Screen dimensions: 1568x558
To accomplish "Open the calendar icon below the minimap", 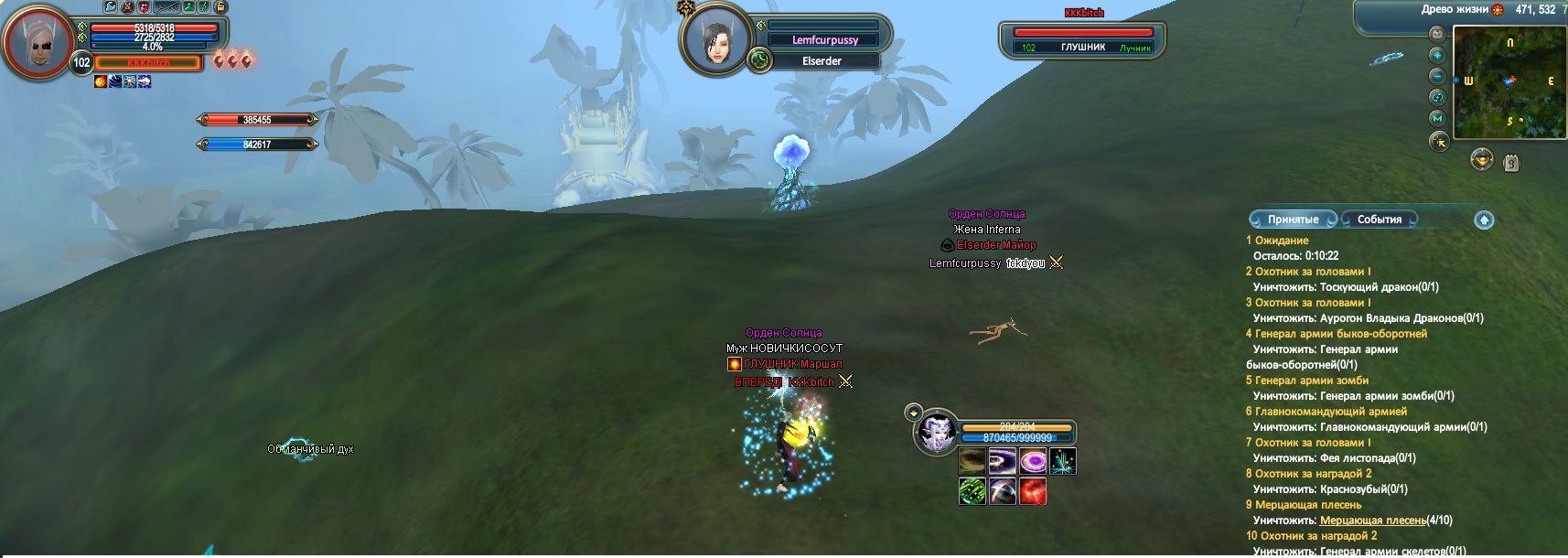I will coord(1511,162).
